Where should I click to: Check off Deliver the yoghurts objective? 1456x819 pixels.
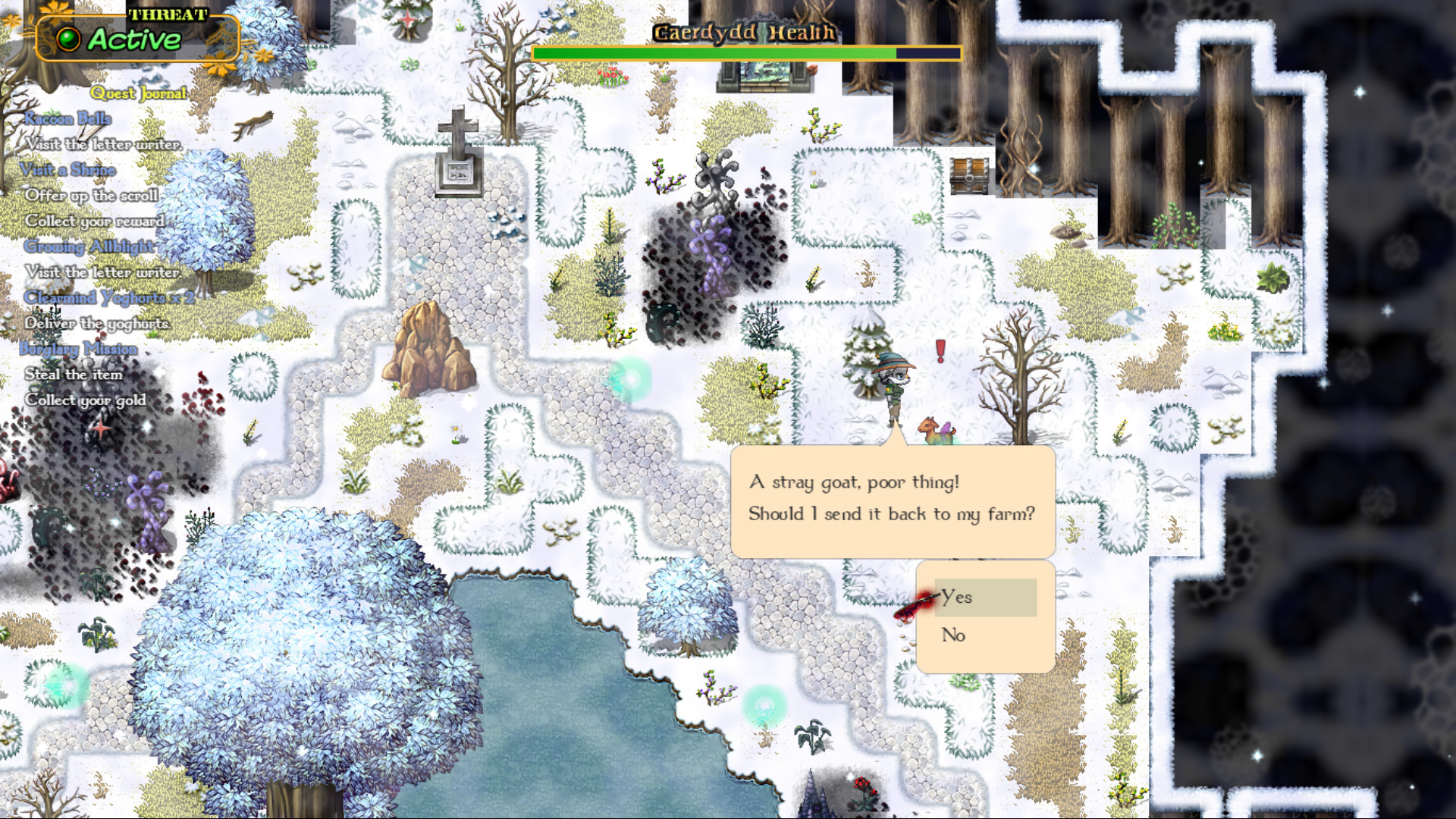click(x=99, y=323)
